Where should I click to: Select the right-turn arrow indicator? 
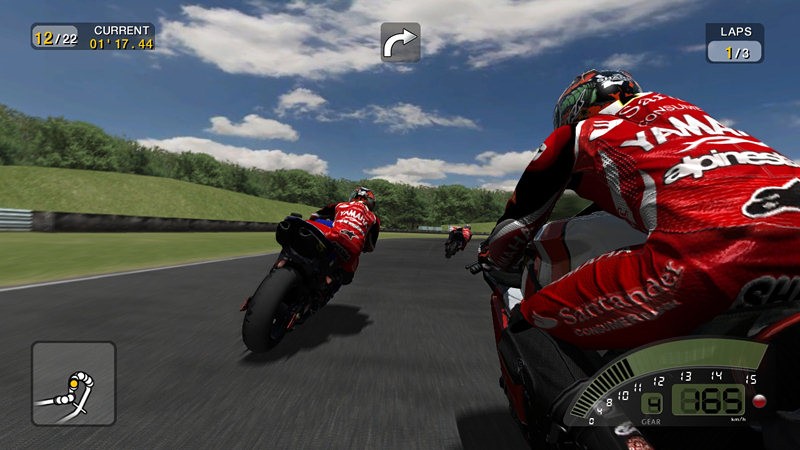tap(400, 42)
